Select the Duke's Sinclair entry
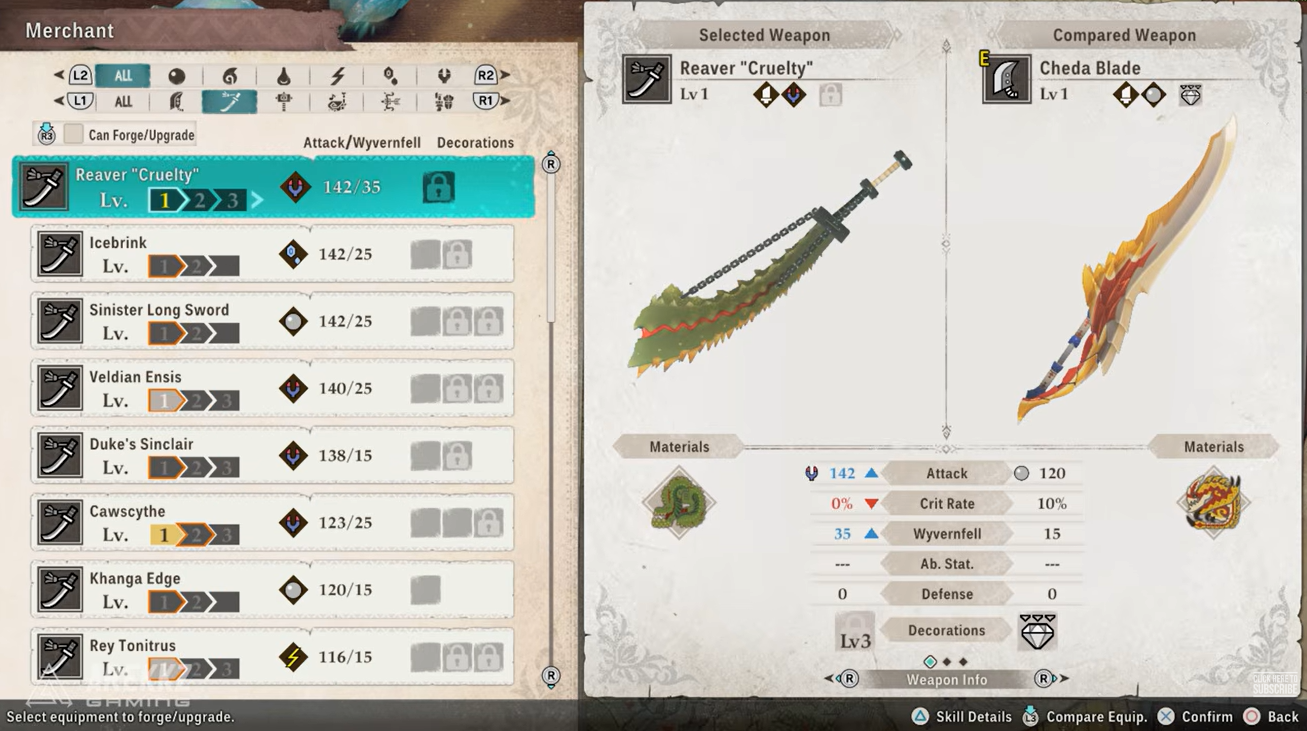 point(272,455)
